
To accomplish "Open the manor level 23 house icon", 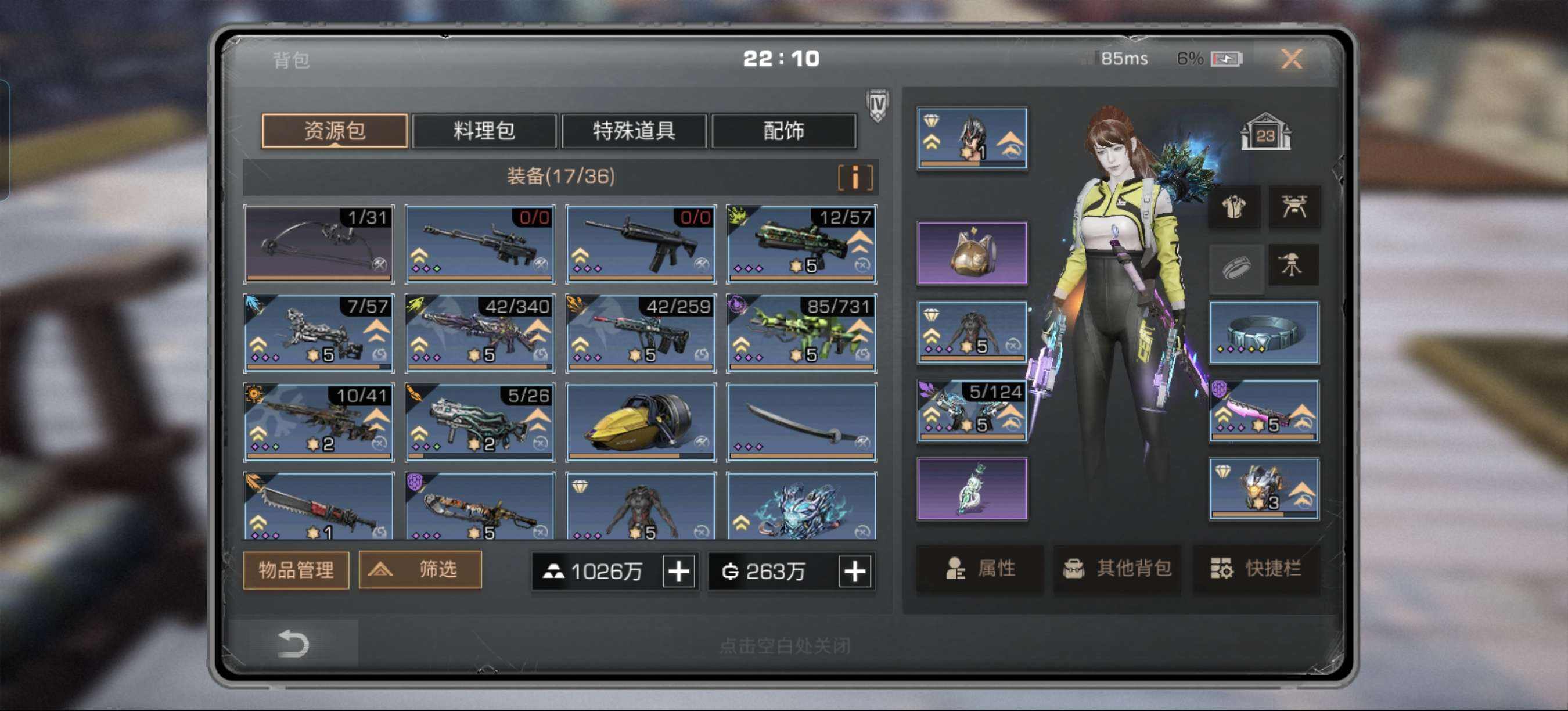I will pos(1265,132).
